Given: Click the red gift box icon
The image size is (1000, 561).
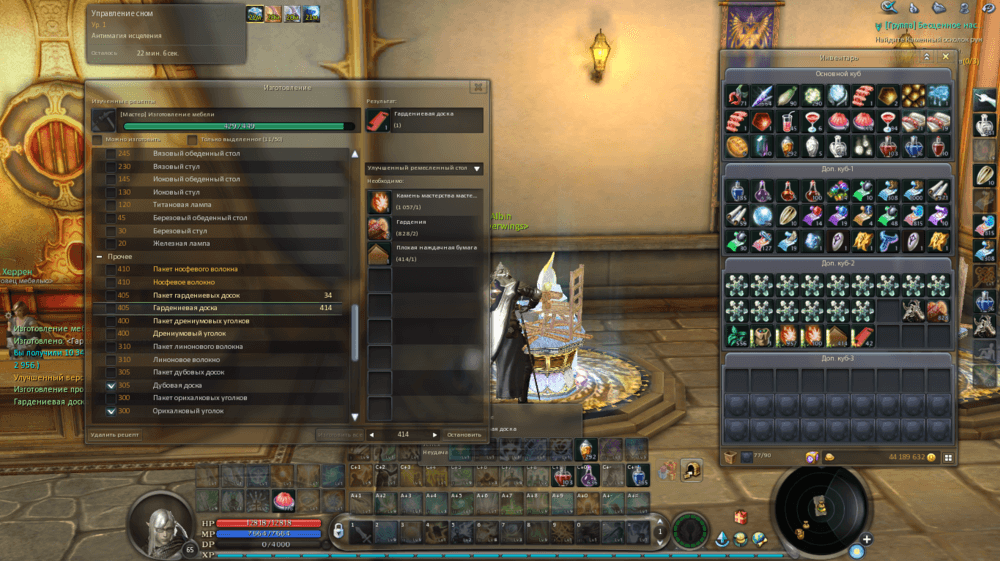Looking at the screenshot, I should 741,517.
